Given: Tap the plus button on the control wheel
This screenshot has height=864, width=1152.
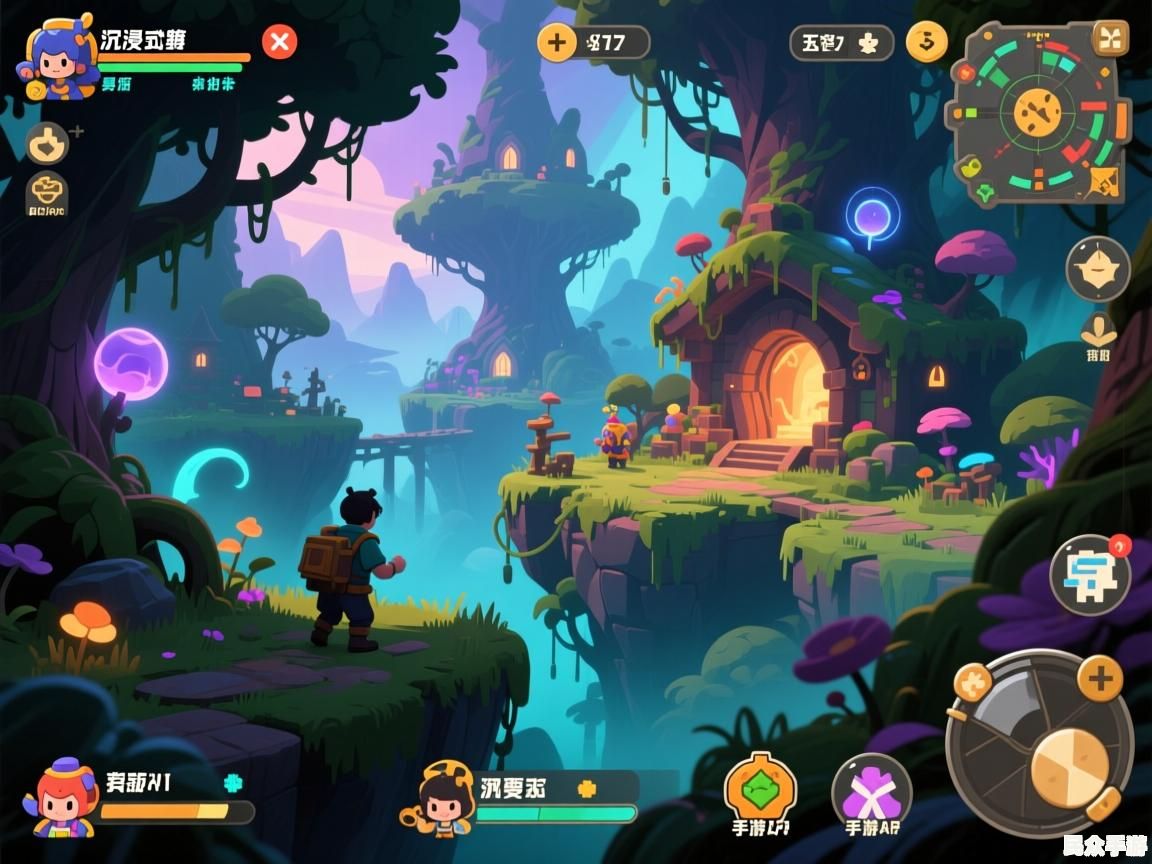Looking at the screenshot, I should (x=1099, y=681).
